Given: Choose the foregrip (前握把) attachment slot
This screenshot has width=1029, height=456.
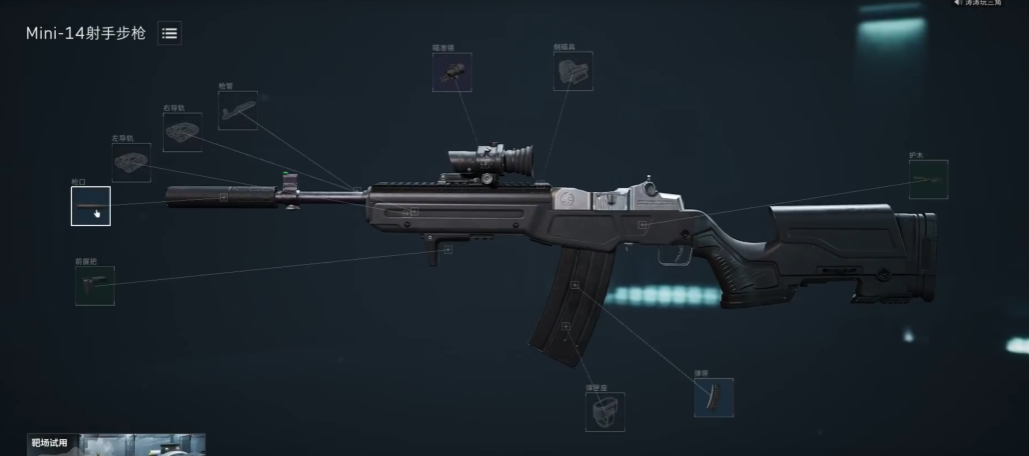Looking at the screenshot, I should click(x=94, y=285).
